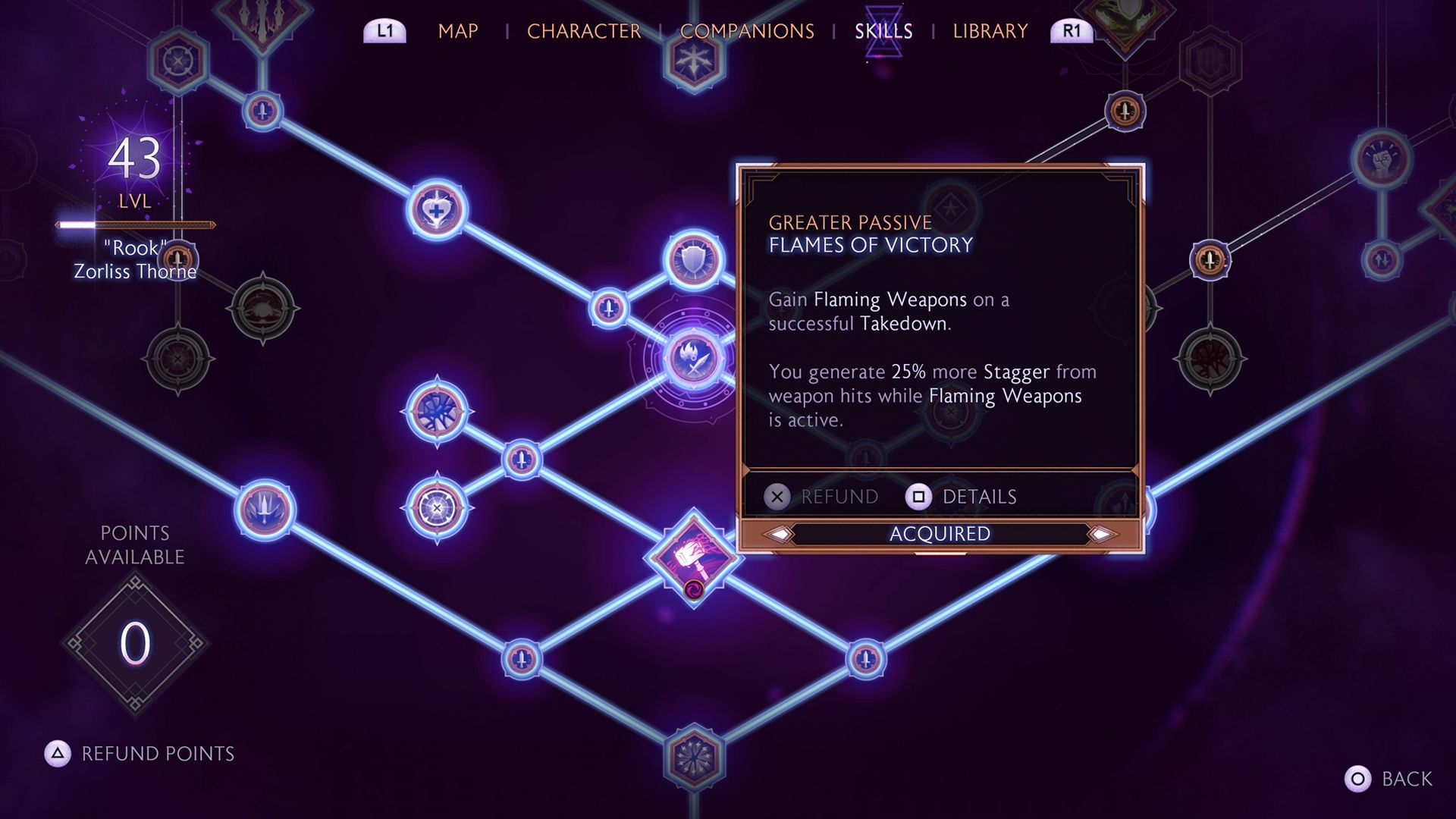The image size is (1456, 819).
Task: Switch to the Map tab
Action: coord(457,31)
